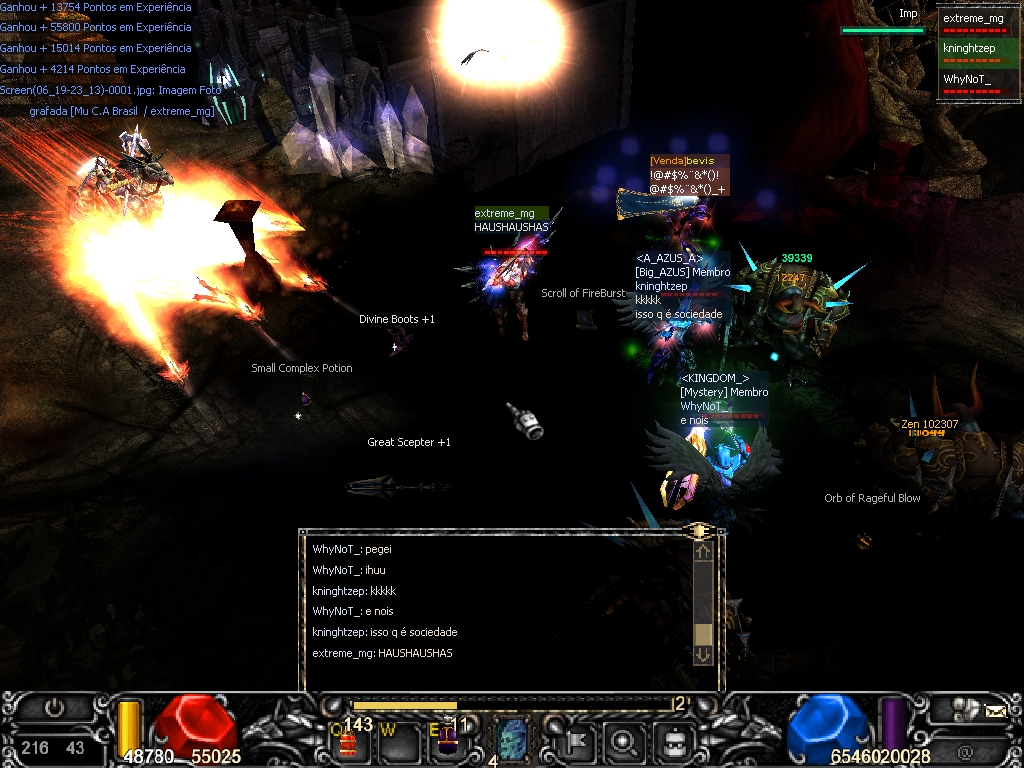Use the red health potion hotkey slot
Viewport: 1024px width, 768px height.
click(348, 740)
